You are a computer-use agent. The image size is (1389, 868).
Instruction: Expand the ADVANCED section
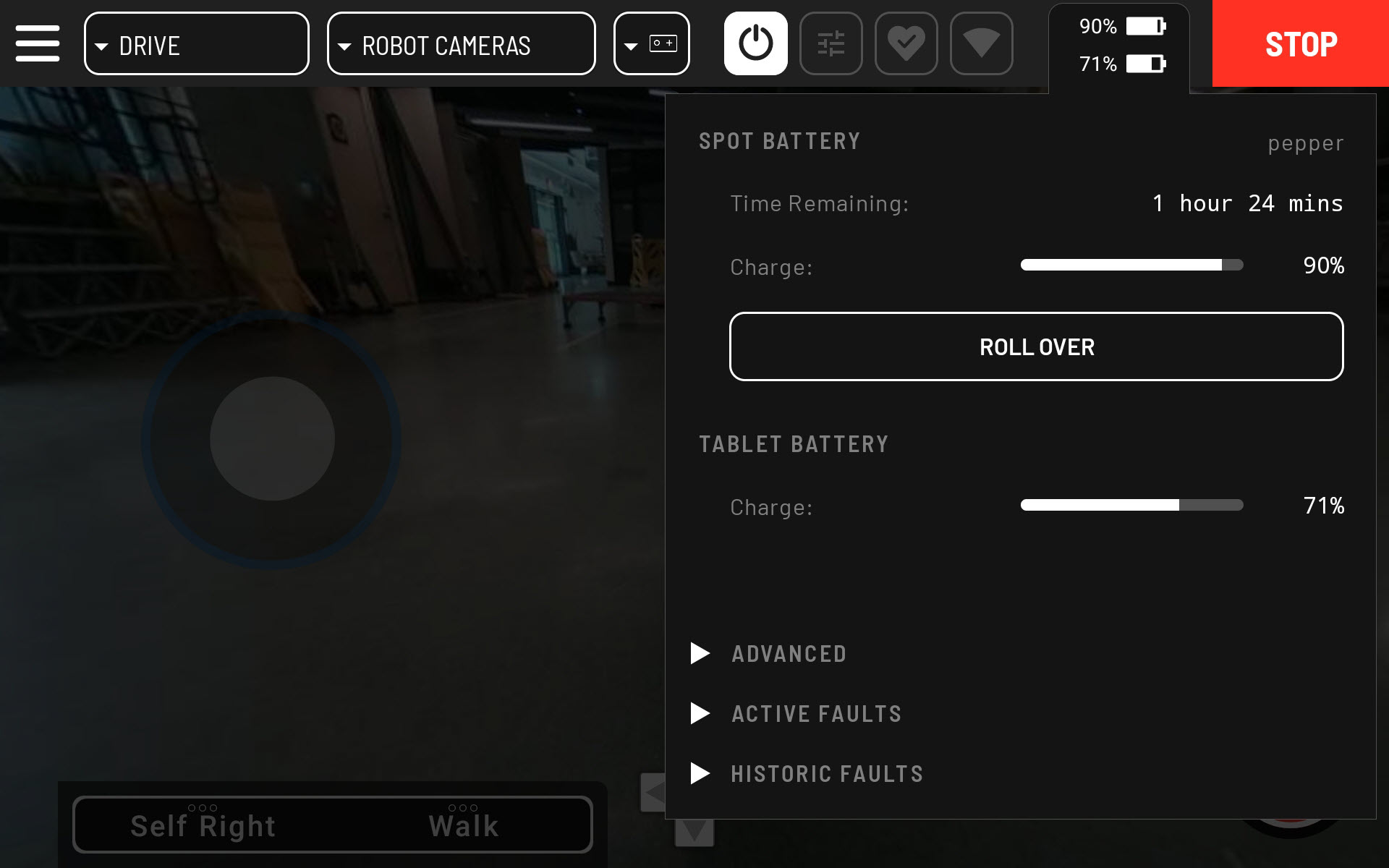789,653
